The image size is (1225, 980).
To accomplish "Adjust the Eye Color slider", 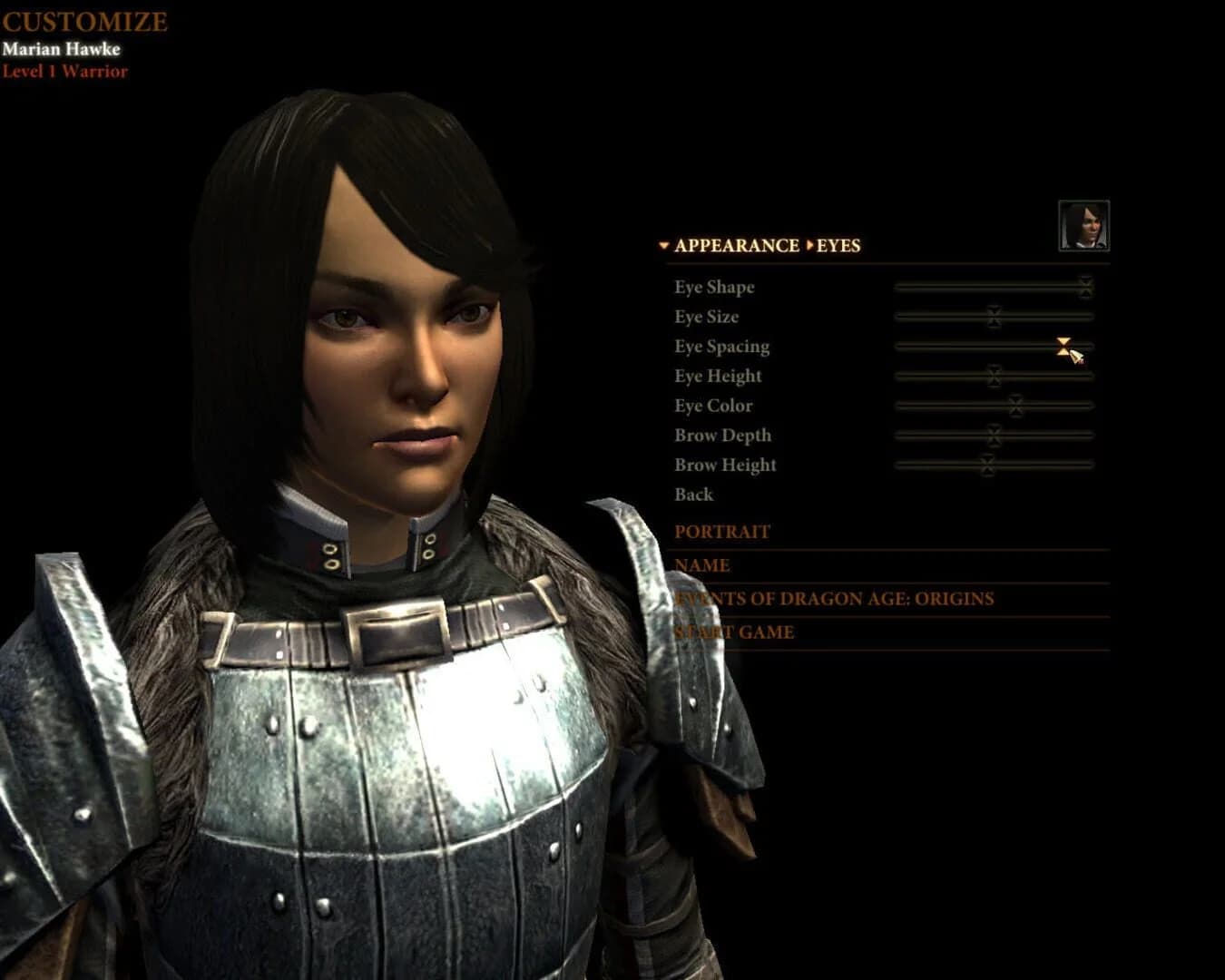I will click(1014, 405).
